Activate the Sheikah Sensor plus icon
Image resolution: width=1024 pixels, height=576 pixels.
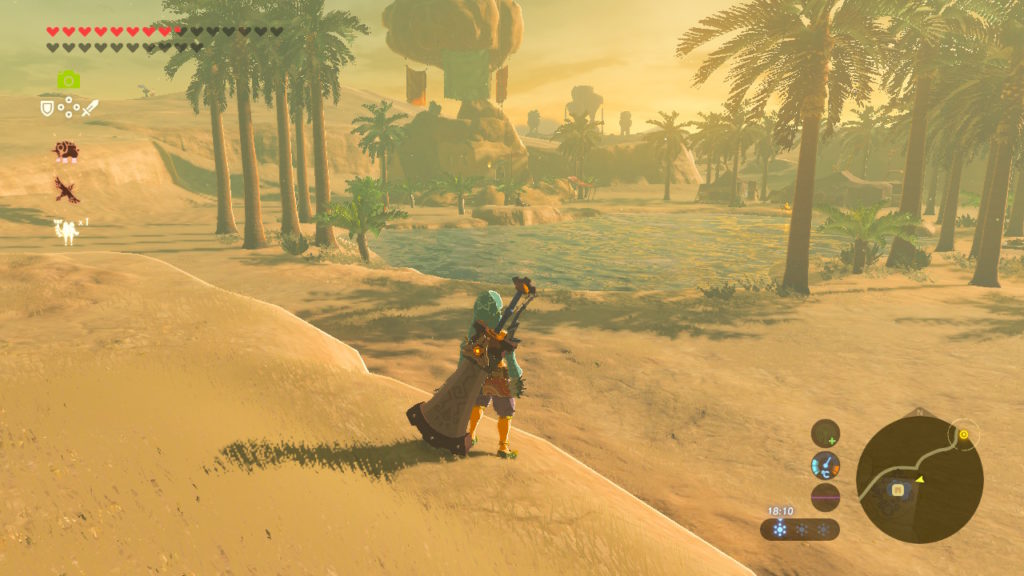(825, 433)
